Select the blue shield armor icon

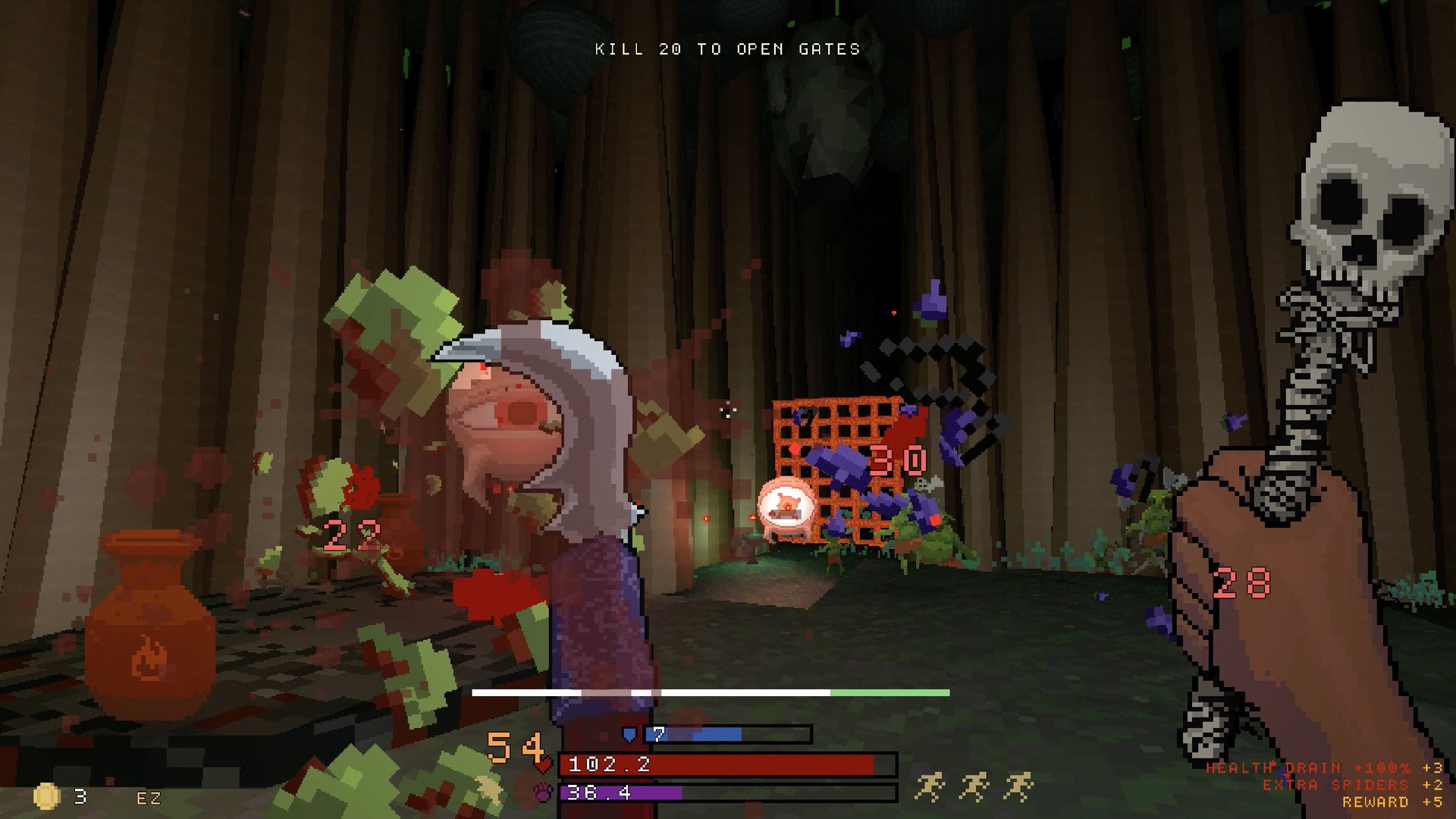pyautogui.click(x=629, y=734)
